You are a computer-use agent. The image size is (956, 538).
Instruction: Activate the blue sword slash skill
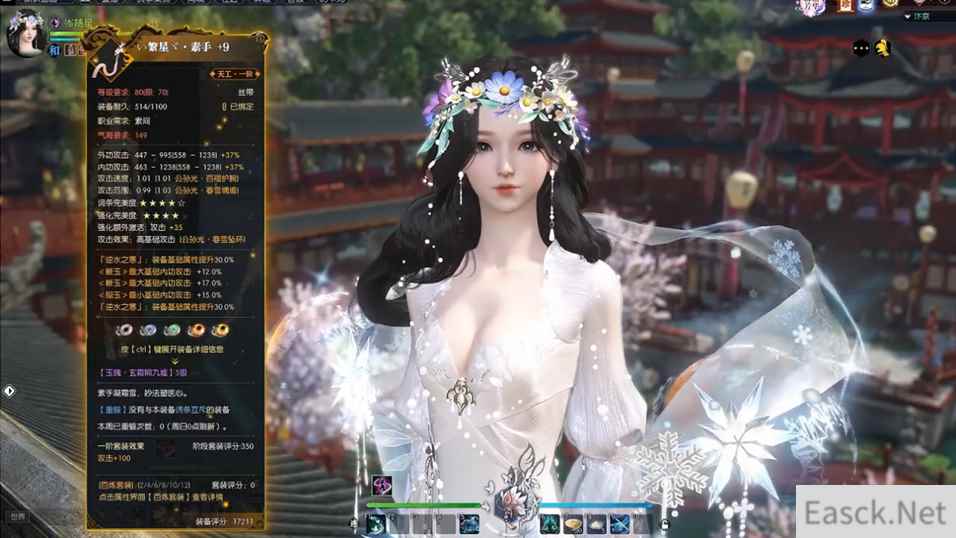coord(621,522)
